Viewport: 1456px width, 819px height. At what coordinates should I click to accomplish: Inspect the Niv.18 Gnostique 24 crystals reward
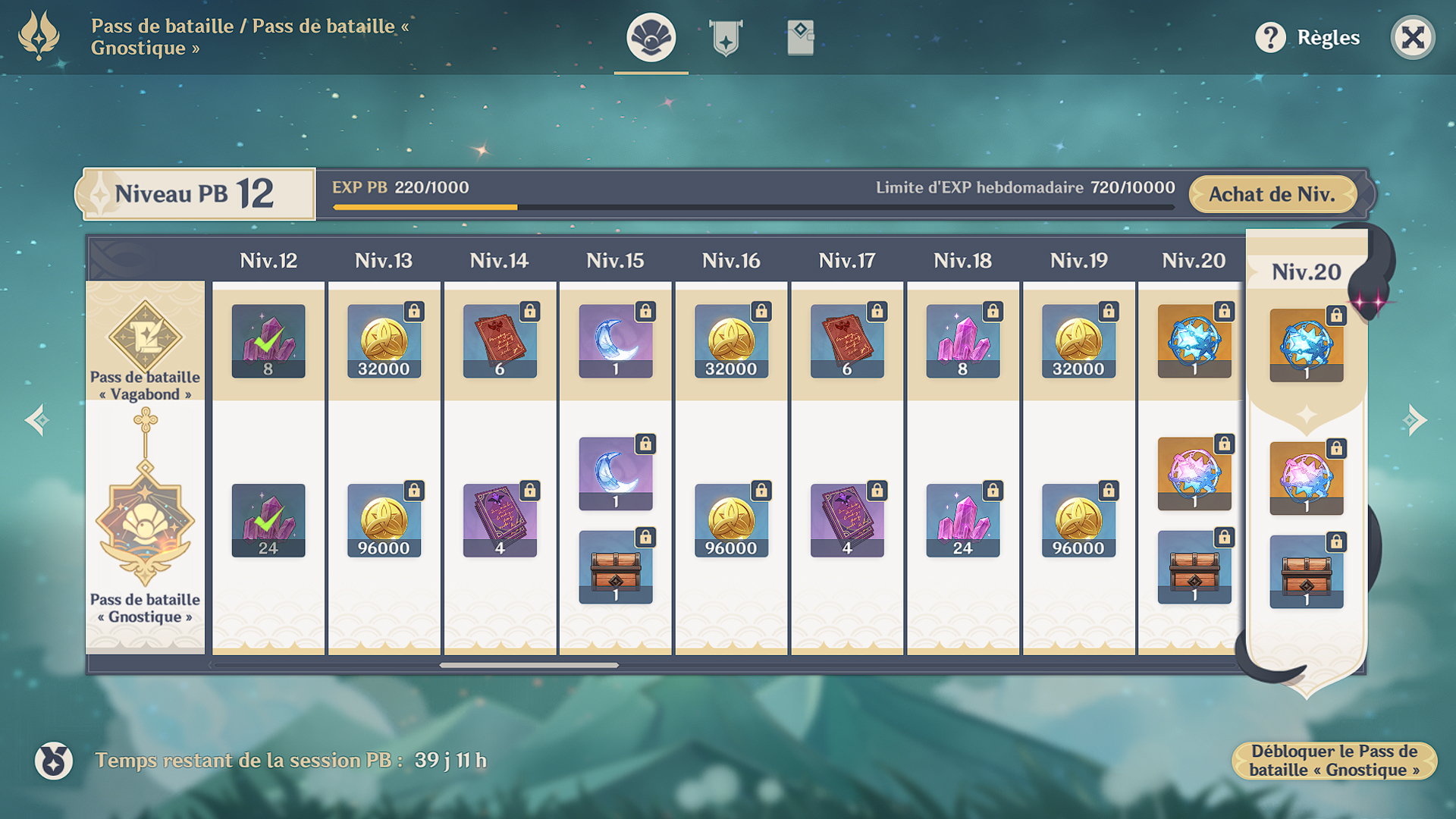pyautogui.click(x=962, y=520)
